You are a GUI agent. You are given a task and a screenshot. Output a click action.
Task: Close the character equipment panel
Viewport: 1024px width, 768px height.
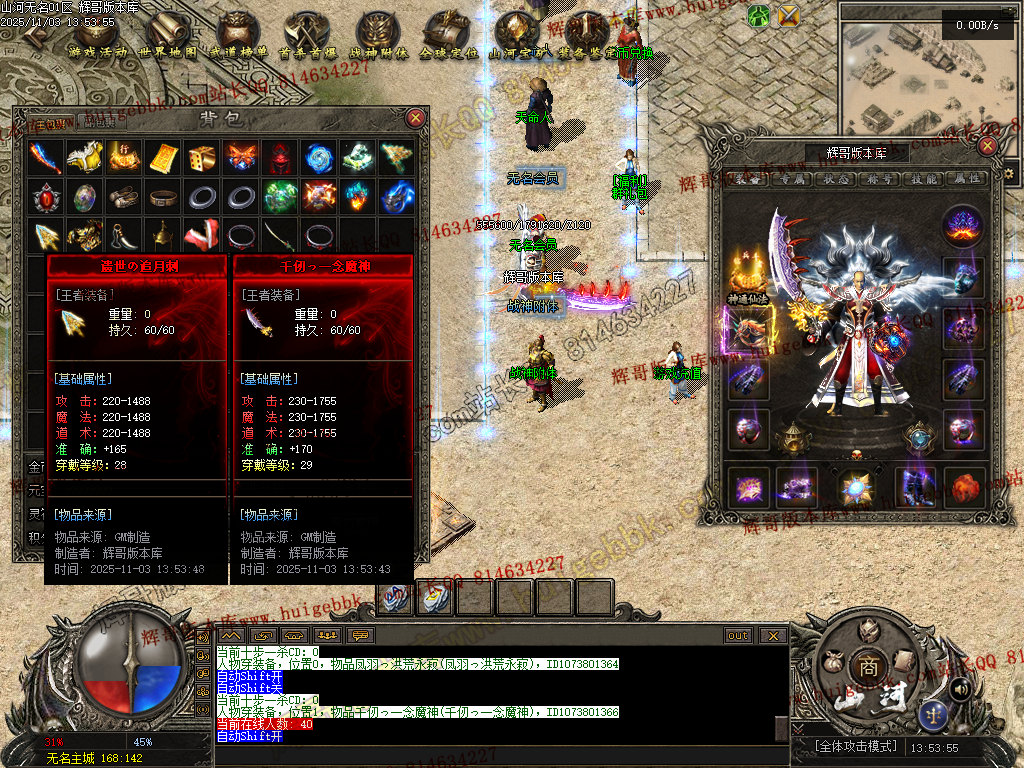click(x=988, y=146)
